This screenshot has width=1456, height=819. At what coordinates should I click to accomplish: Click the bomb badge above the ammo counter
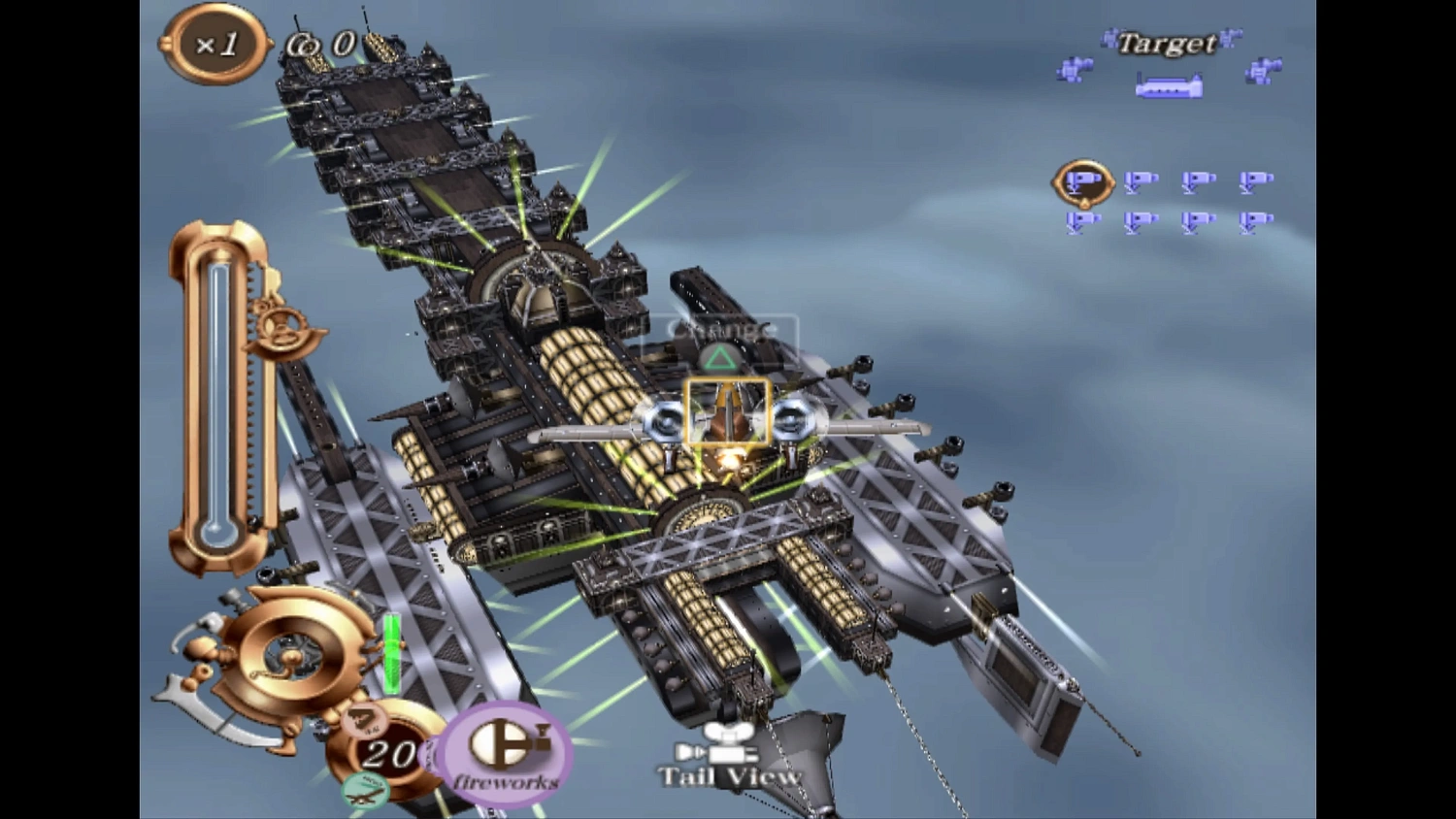pyautogui.click(x=364, y=720)
